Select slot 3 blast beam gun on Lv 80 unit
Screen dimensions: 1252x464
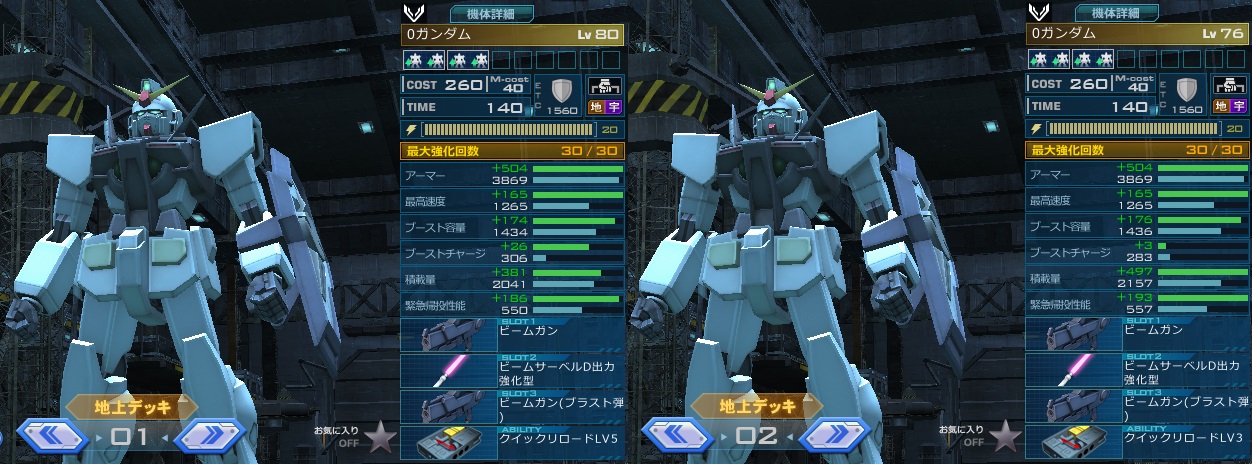click(x=511, y=406)
